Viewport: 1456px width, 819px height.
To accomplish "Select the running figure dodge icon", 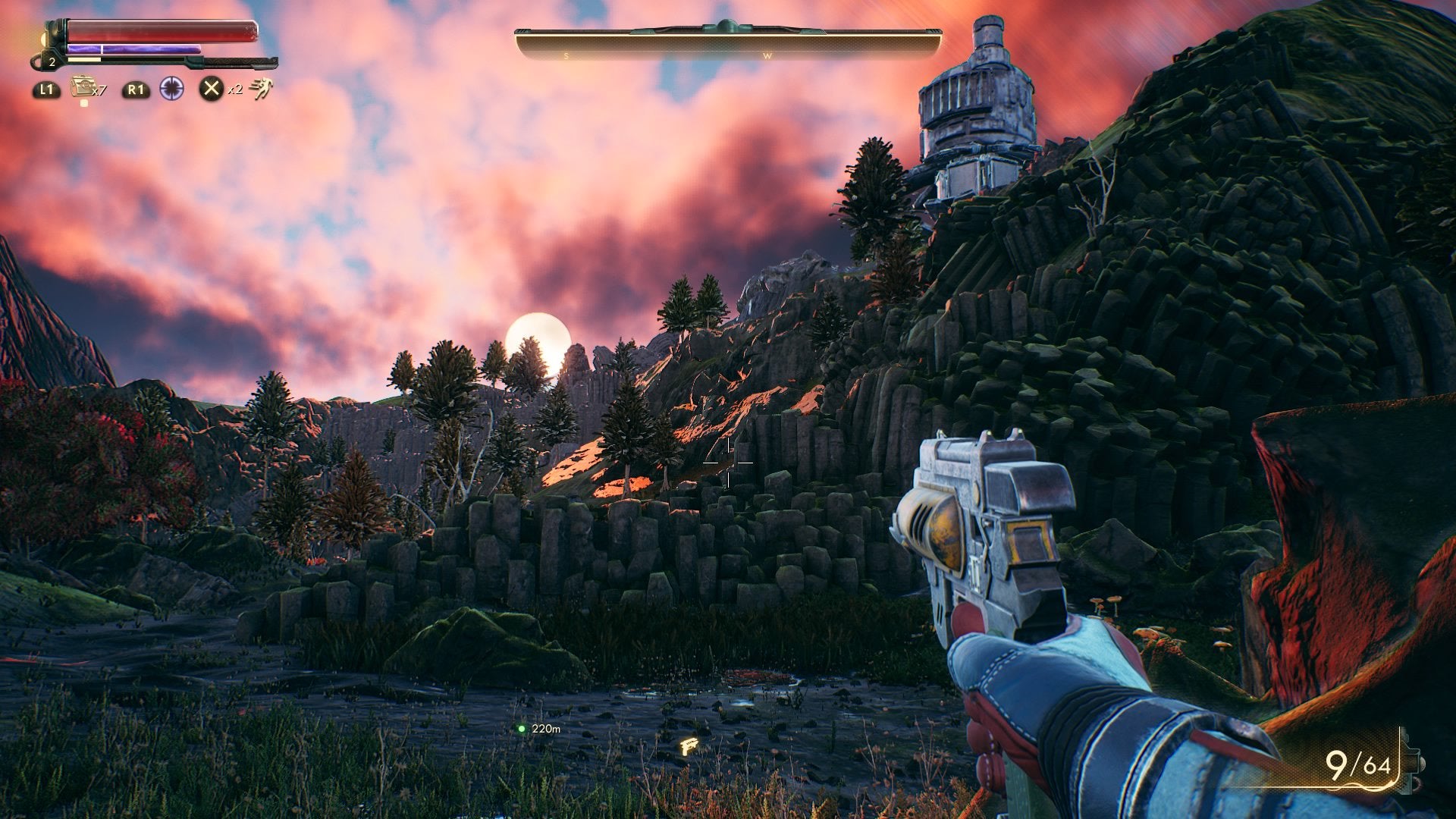I will click(x=261, y=89).
